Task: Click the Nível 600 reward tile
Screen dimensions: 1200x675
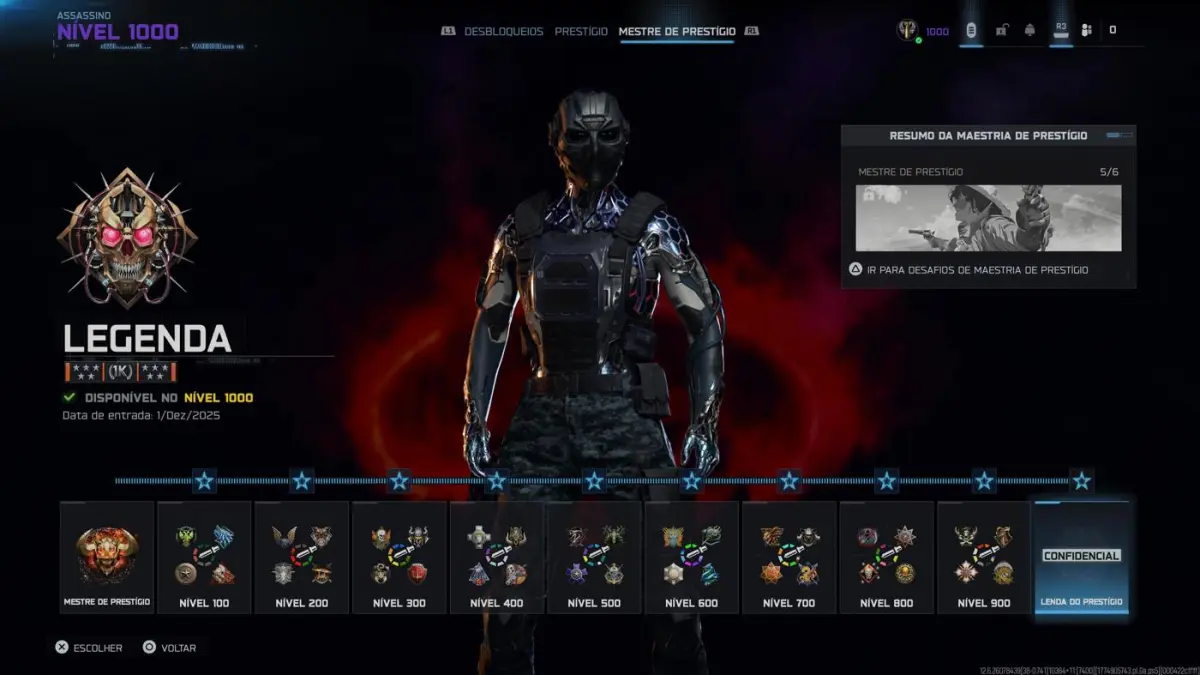Action: (692, 557)
